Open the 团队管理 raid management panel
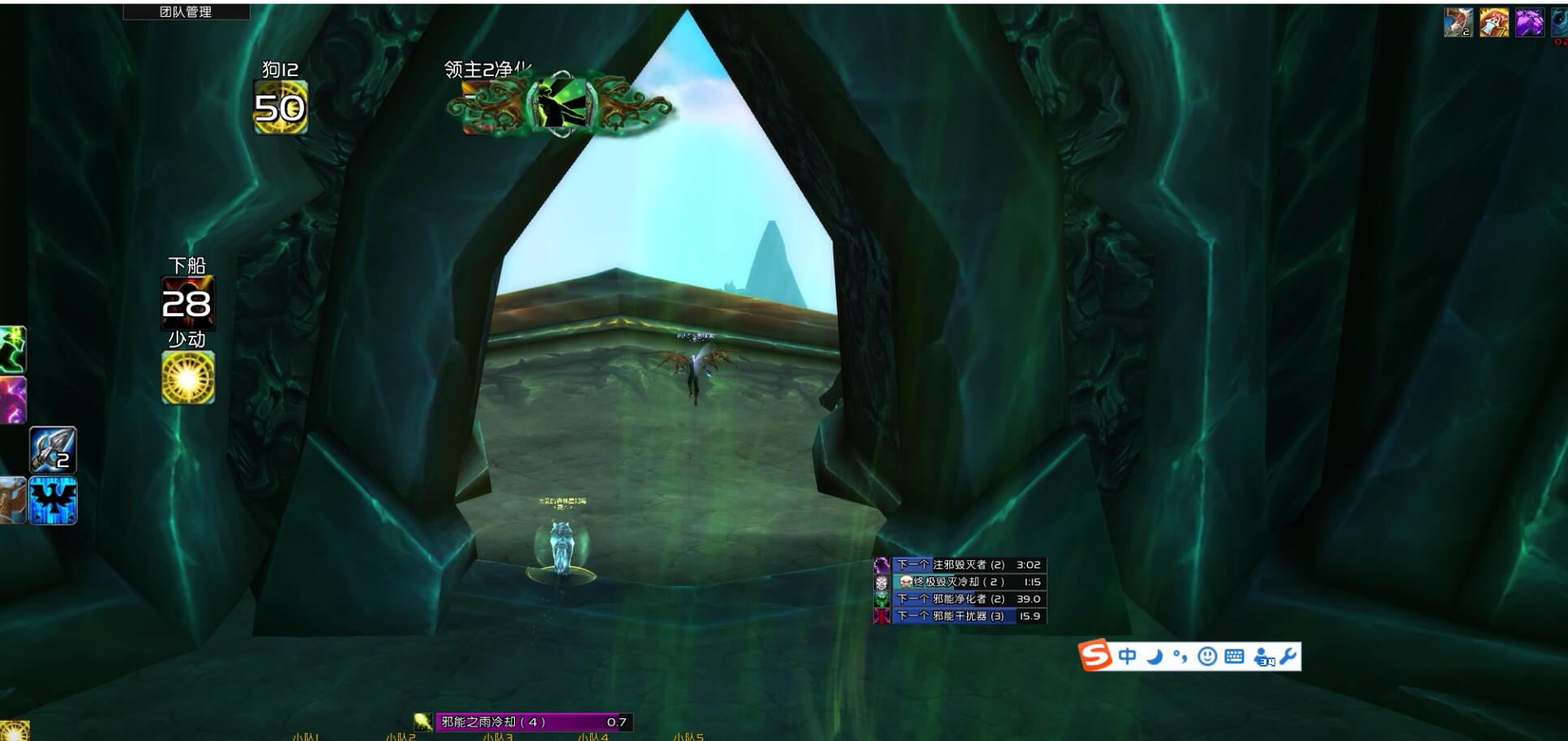Screen dimensions: 1568x741 (186, 11)
